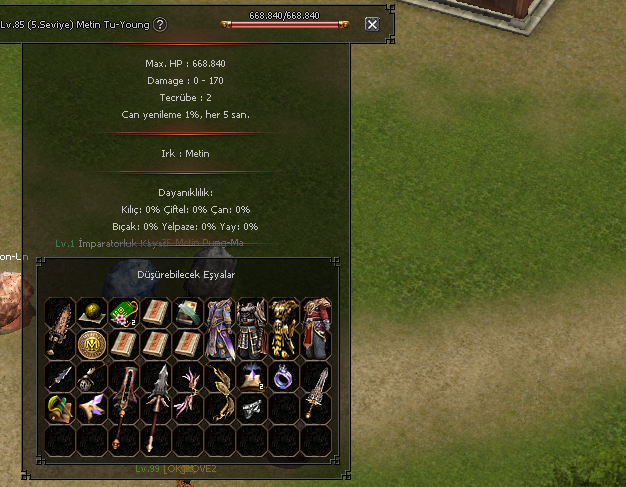Select the golden armor set
This screenshot has height=487, width=626.
pos(283,328)
